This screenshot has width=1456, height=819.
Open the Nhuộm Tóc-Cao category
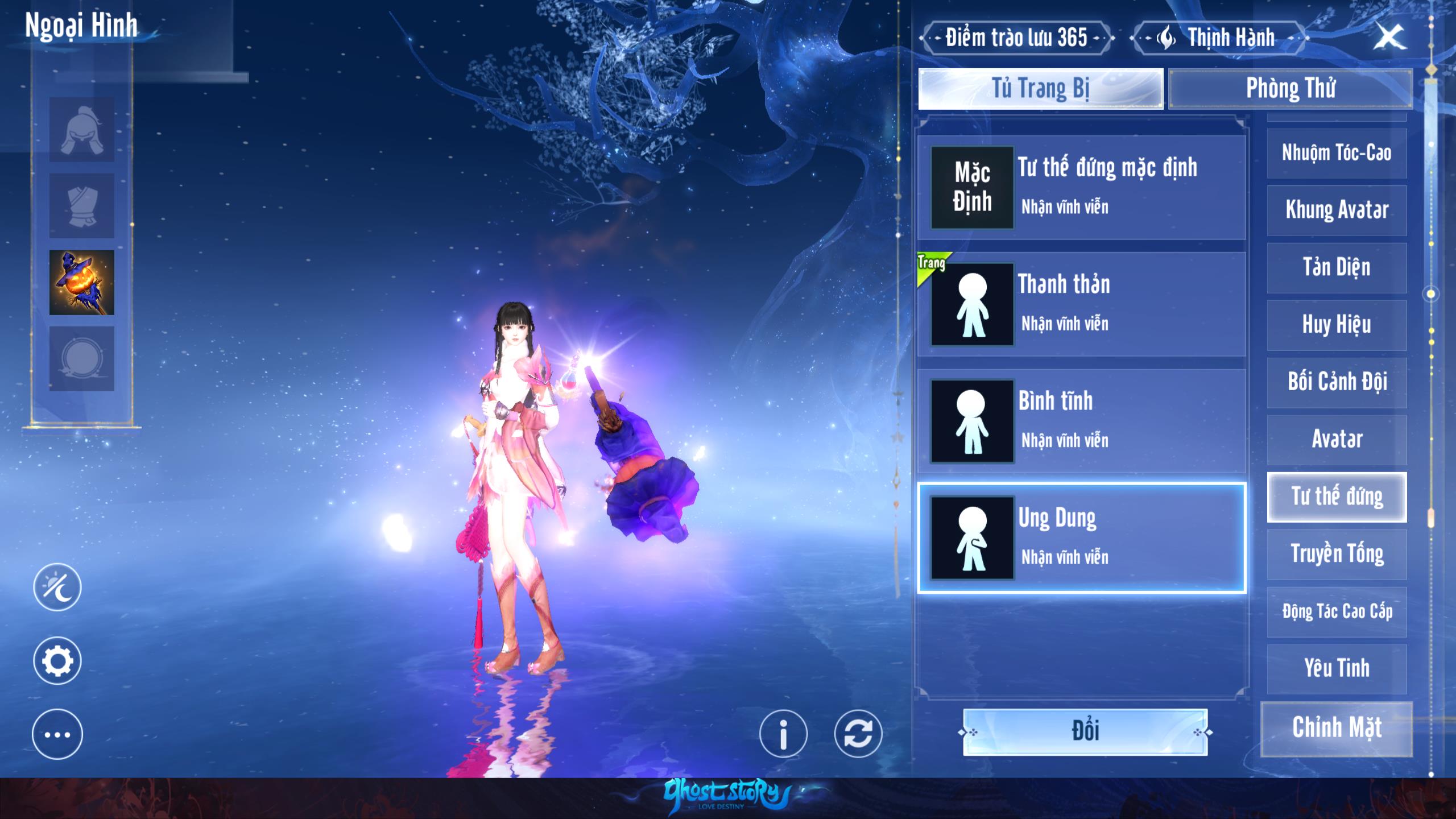click(x=1337, y=153)
